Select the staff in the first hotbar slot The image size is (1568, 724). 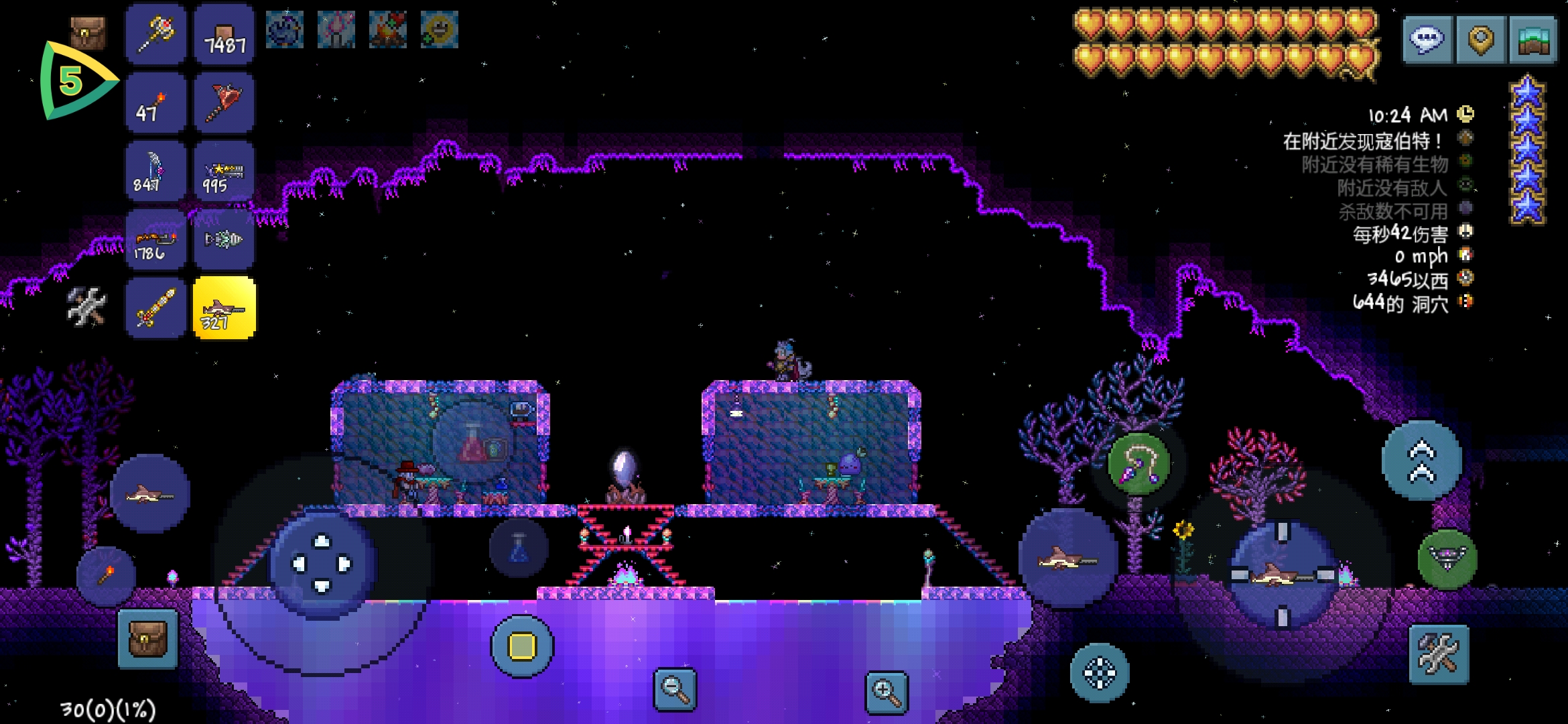click(x=155, y=34)
